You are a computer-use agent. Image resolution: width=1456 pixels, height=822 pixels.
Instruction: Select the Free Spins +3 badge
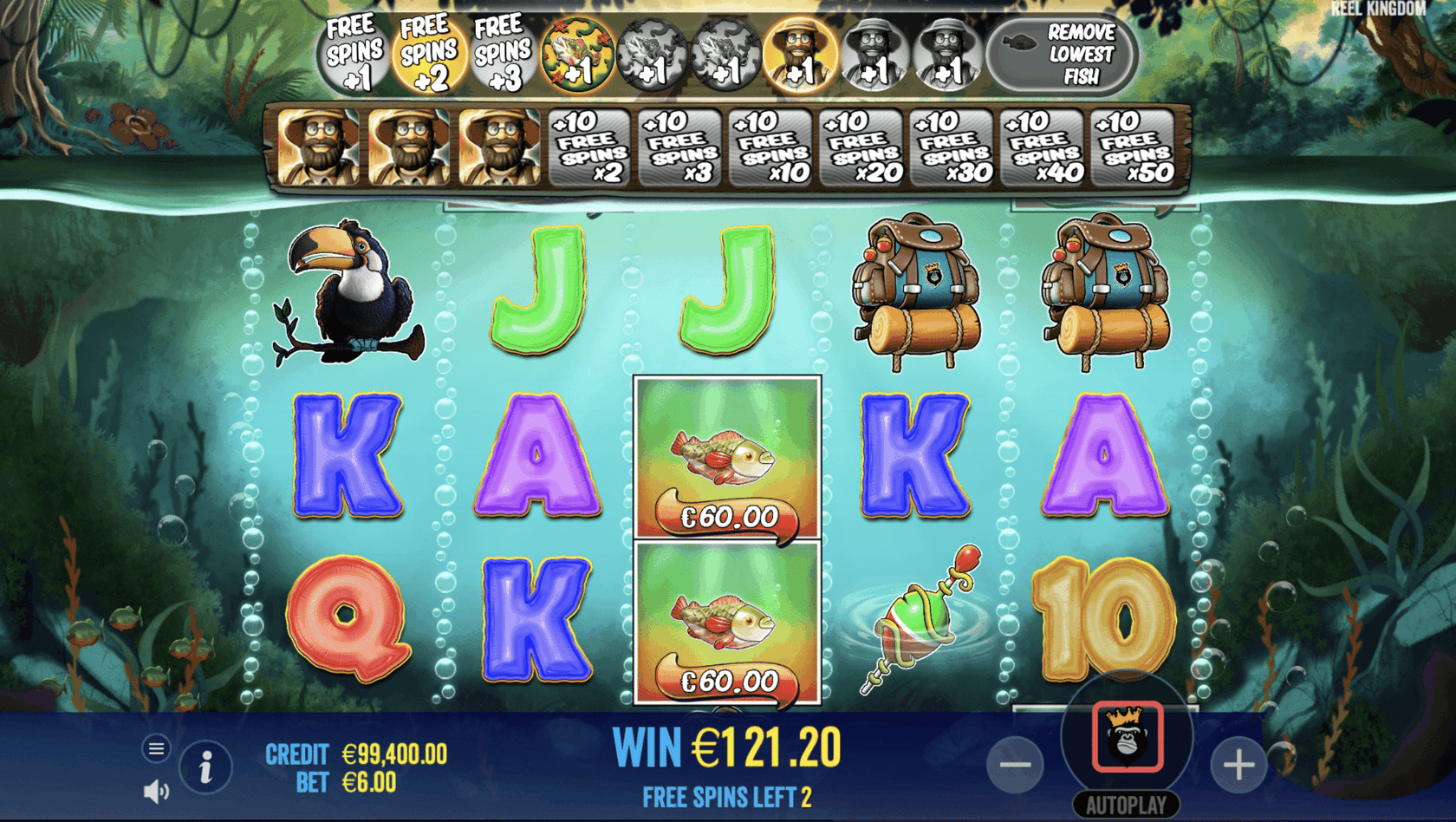coord(503,54)
